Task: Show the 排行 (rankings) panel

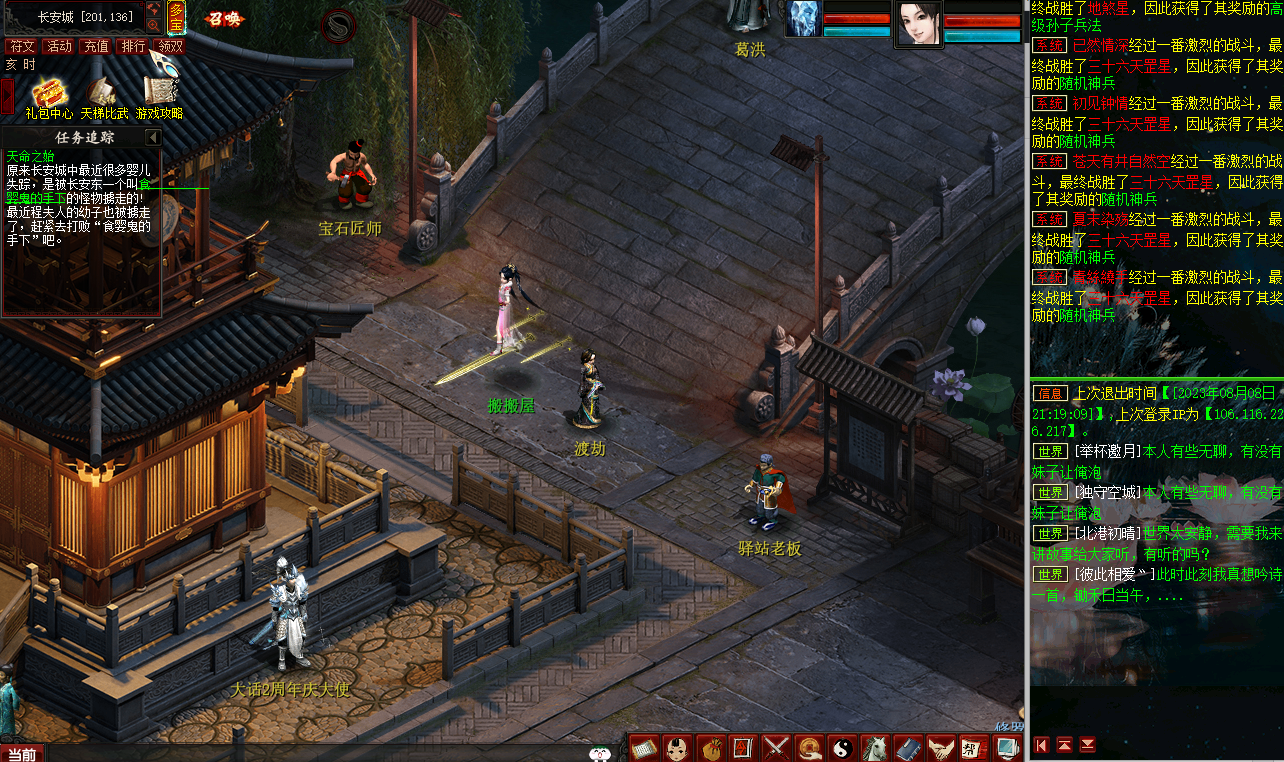Action: tap(134, 46)
